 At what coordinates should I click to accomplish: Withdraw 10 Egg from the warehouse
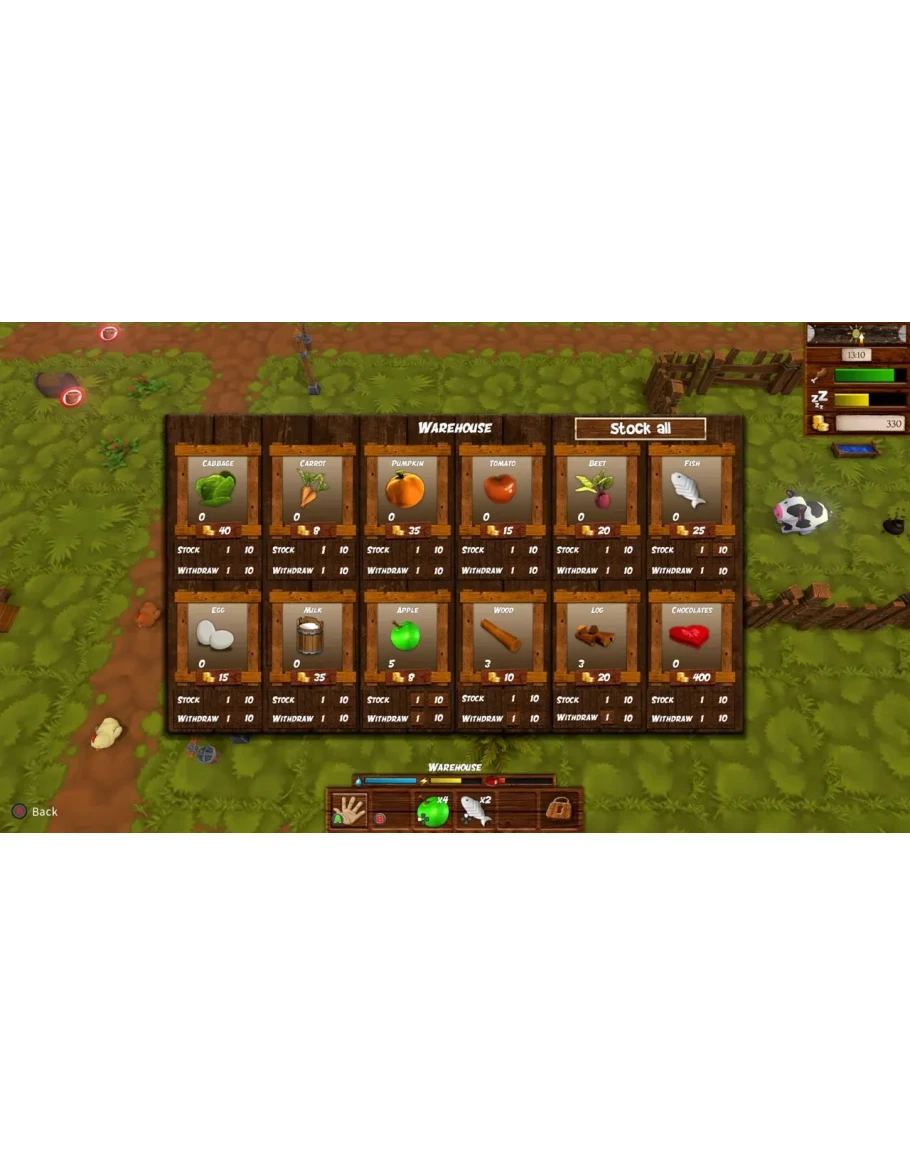249,718
